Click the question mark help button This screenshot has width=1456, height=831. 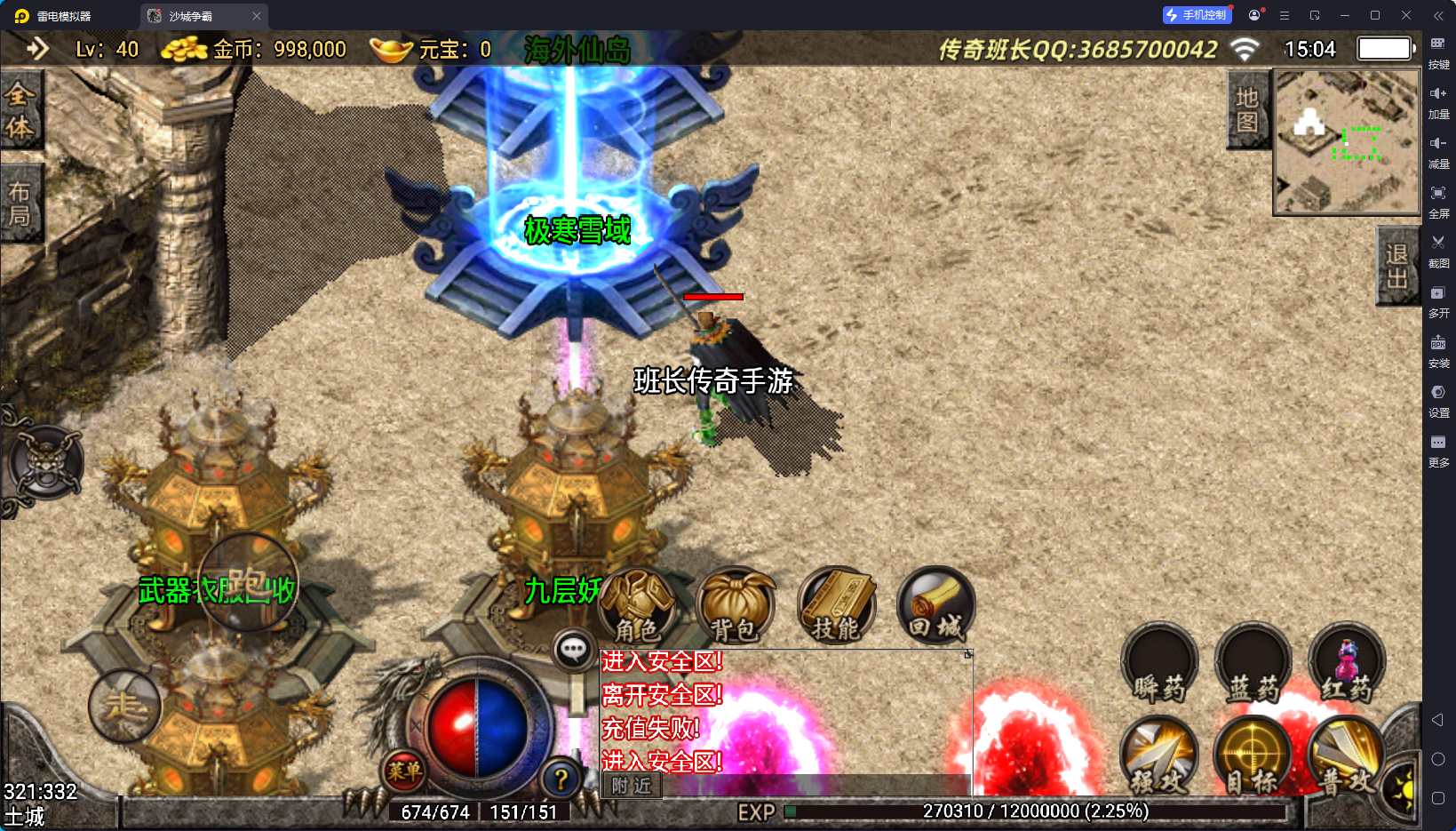pos(561,779)
